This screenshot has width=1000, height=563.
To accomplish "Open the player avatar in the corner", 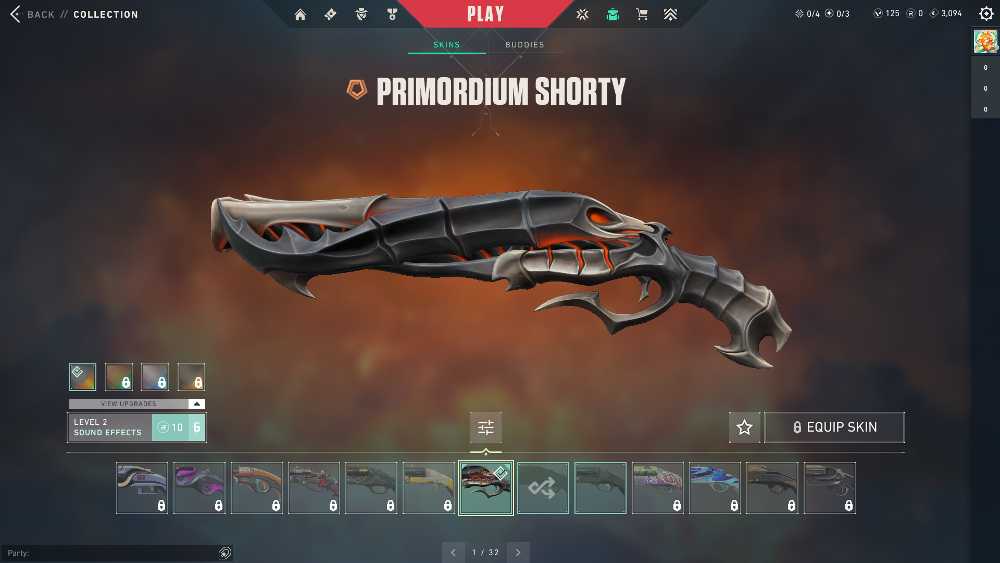I will coord(984,41).
